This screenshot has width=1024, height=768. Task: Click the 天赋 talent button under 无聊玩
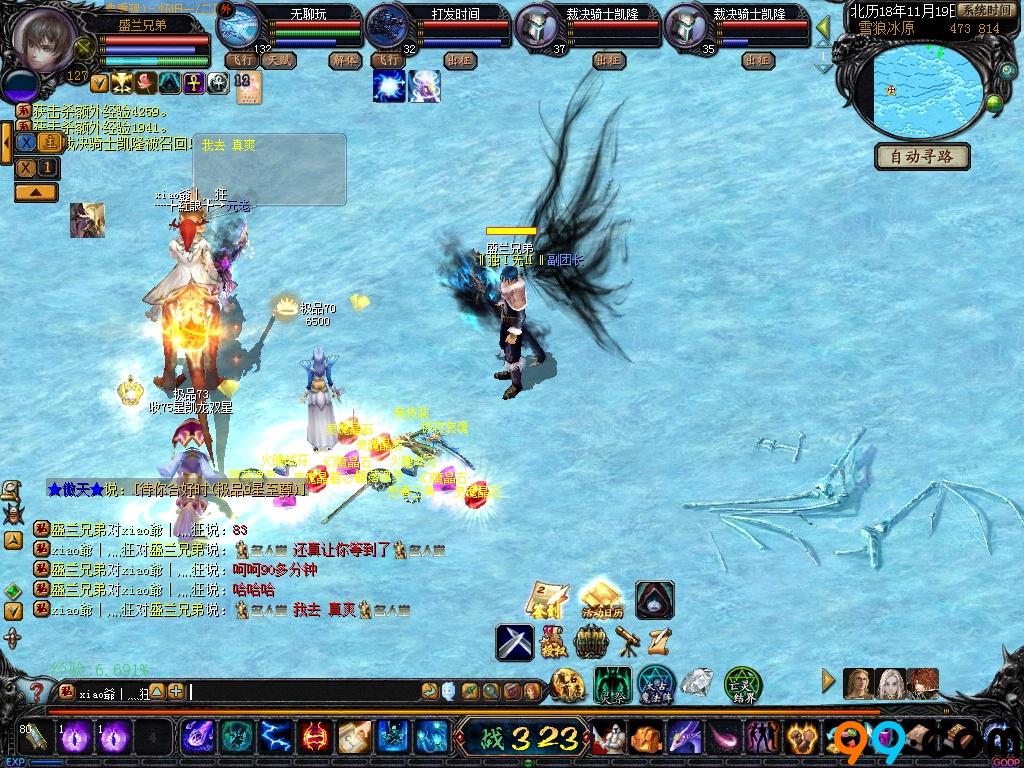278,60
